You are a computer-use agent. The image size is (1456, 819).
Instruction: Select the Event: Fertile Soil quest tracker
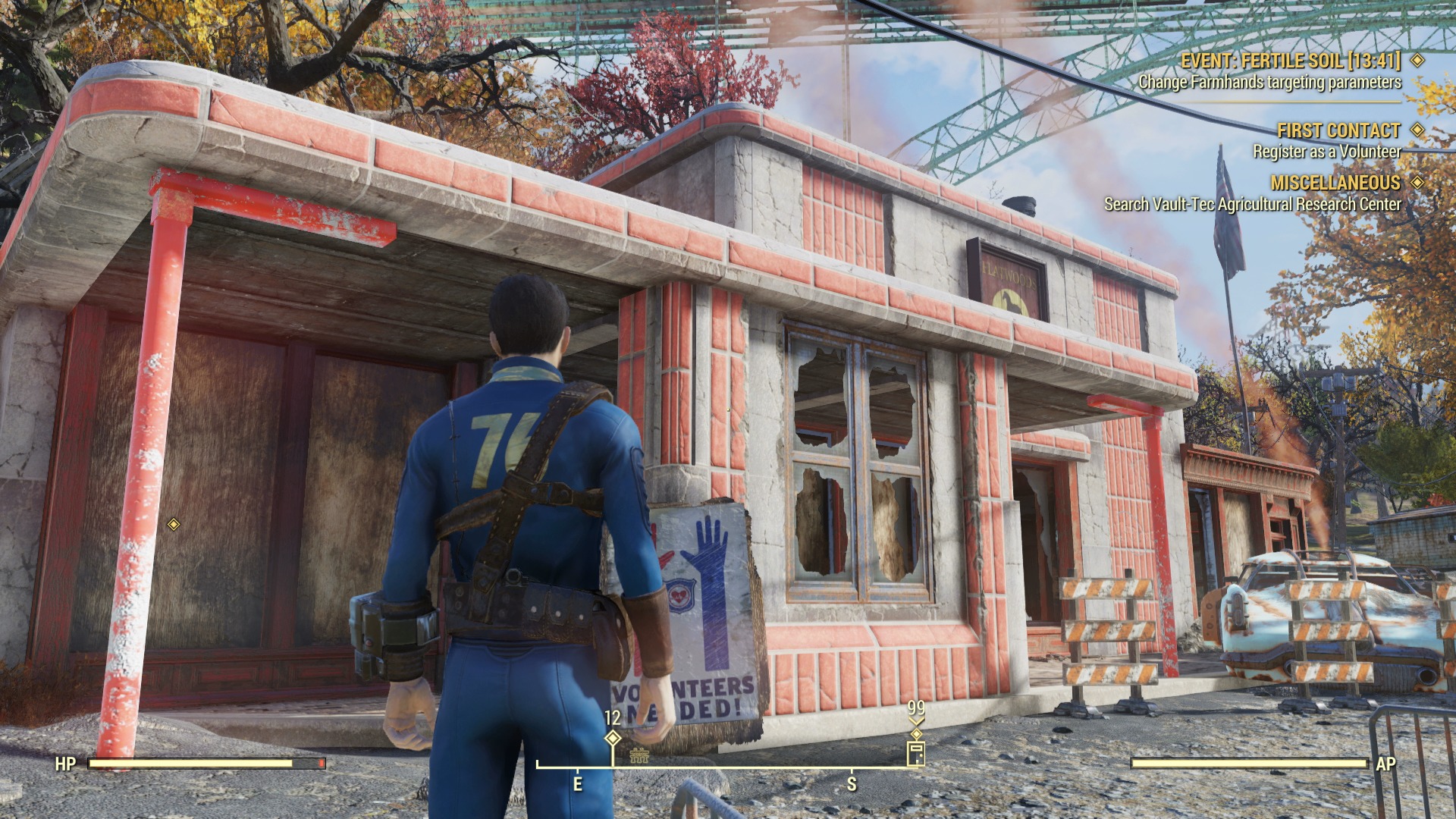coord(1291,61)
